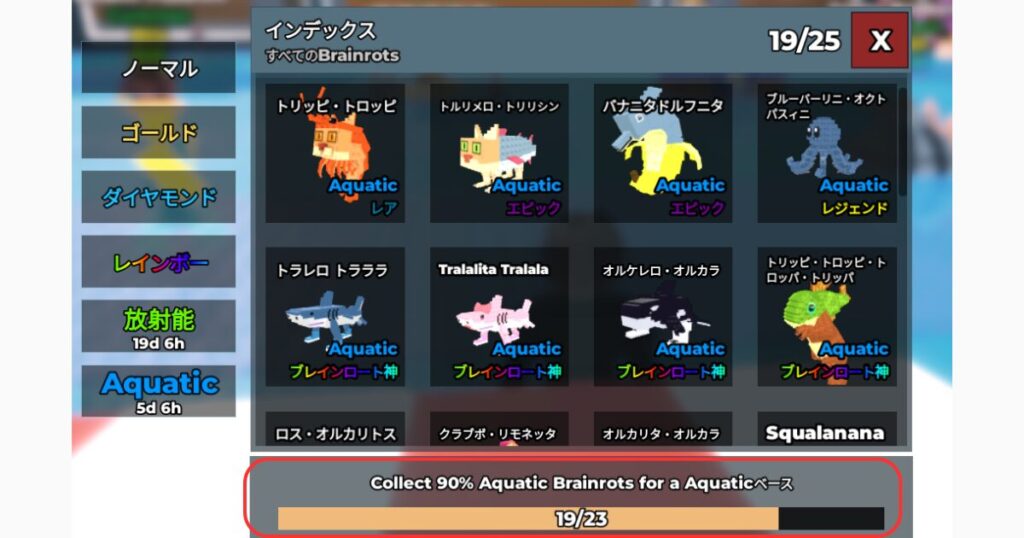The image size is (1024, 538).
Task: Choose the トルリメロ・トリリシン brainrot tile
Action: (499, 153)
